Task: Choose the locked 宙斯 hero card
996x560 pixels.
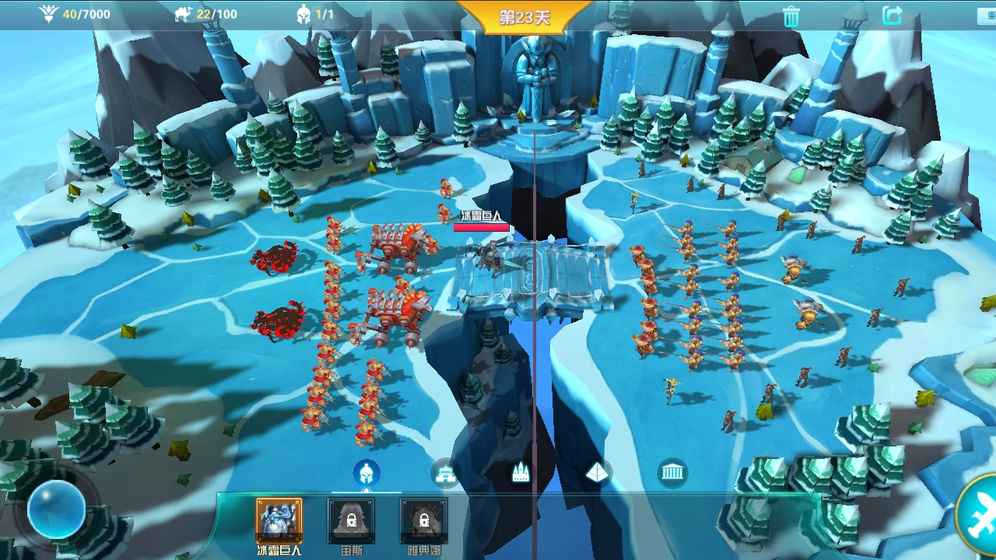Action: click(351, 521)
